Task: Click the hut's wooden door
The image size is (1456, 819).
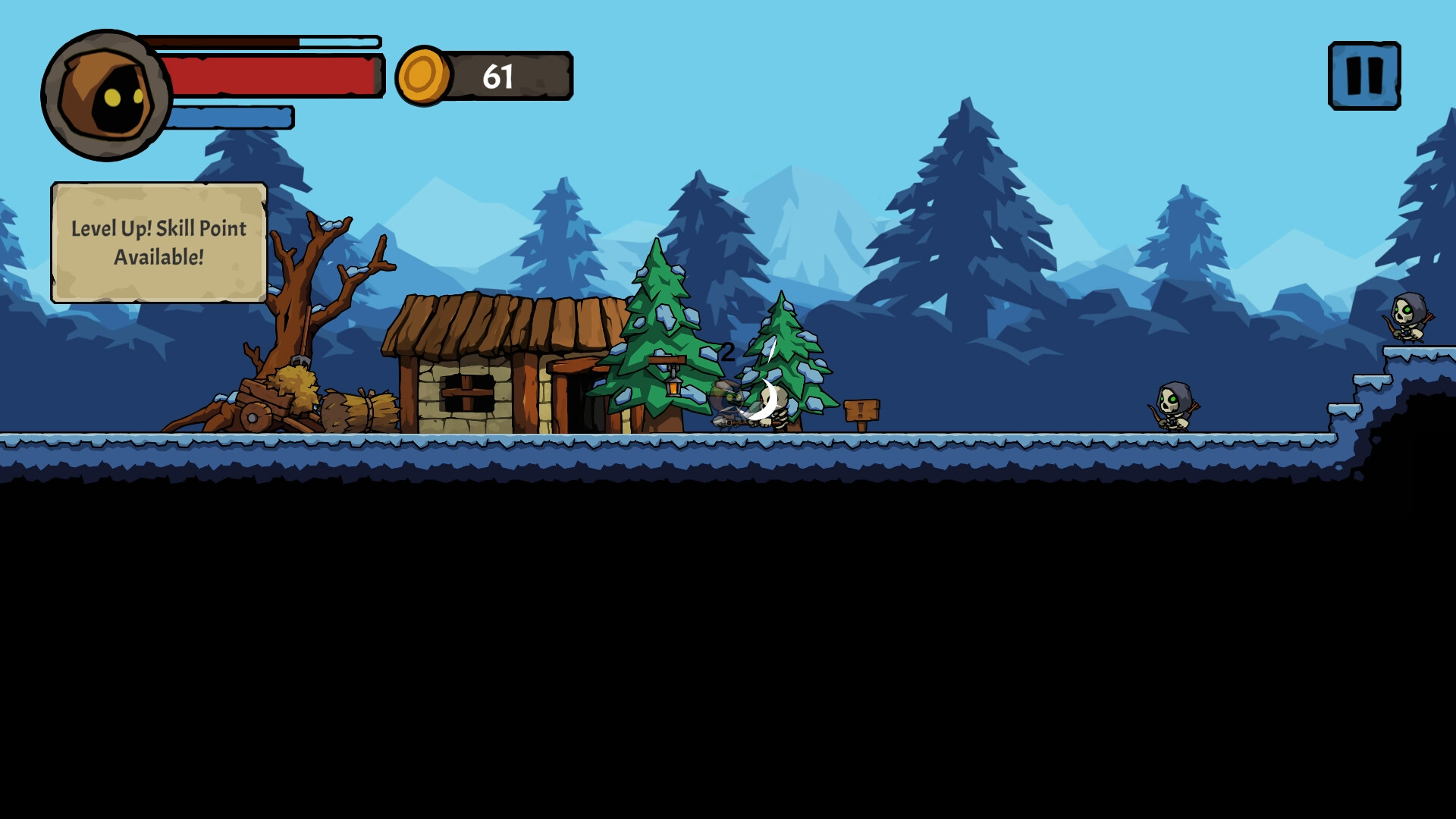Action: coord(584,402)
